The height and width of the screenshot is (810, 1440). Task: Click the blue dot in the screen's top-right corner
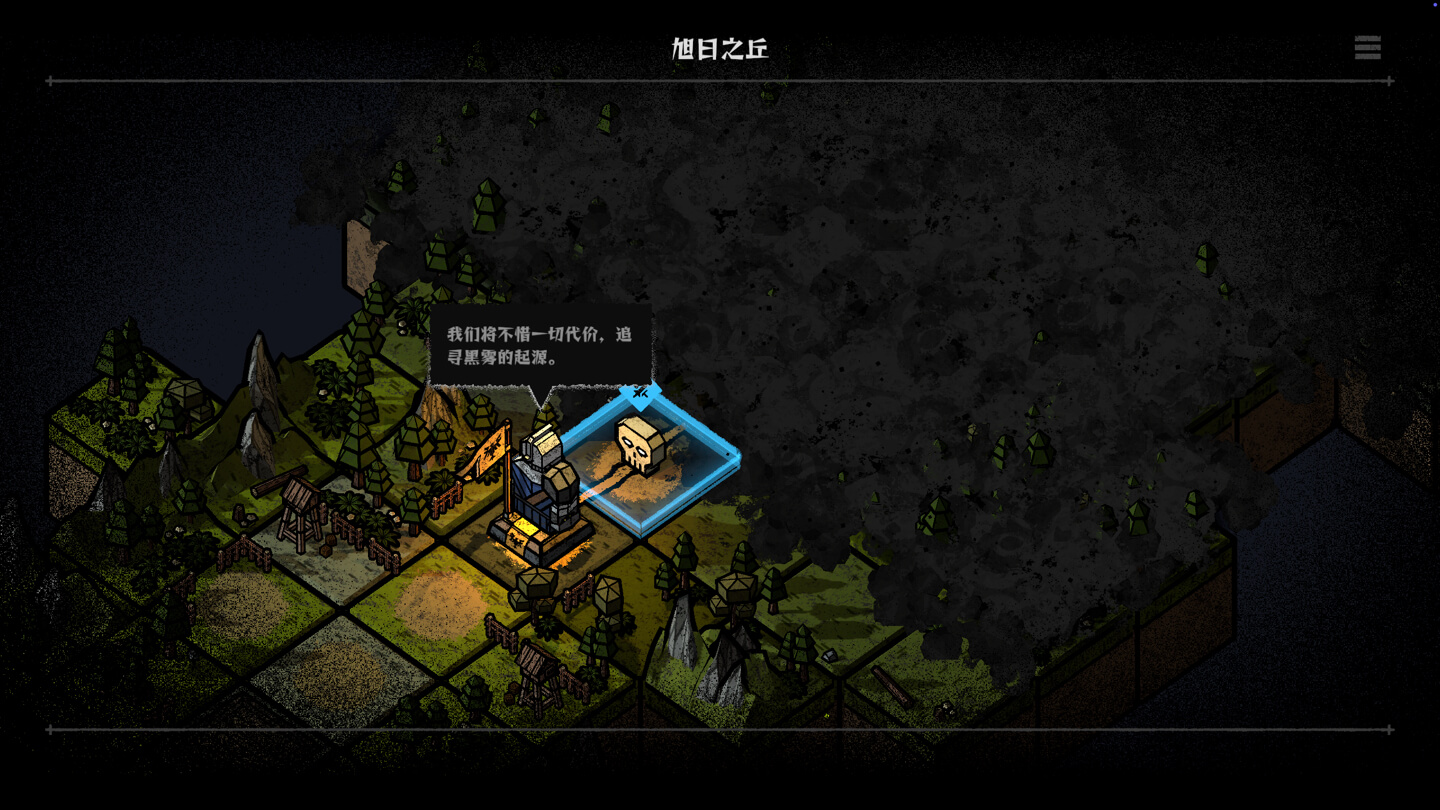pyautogui.click(x=1434, y=6)
